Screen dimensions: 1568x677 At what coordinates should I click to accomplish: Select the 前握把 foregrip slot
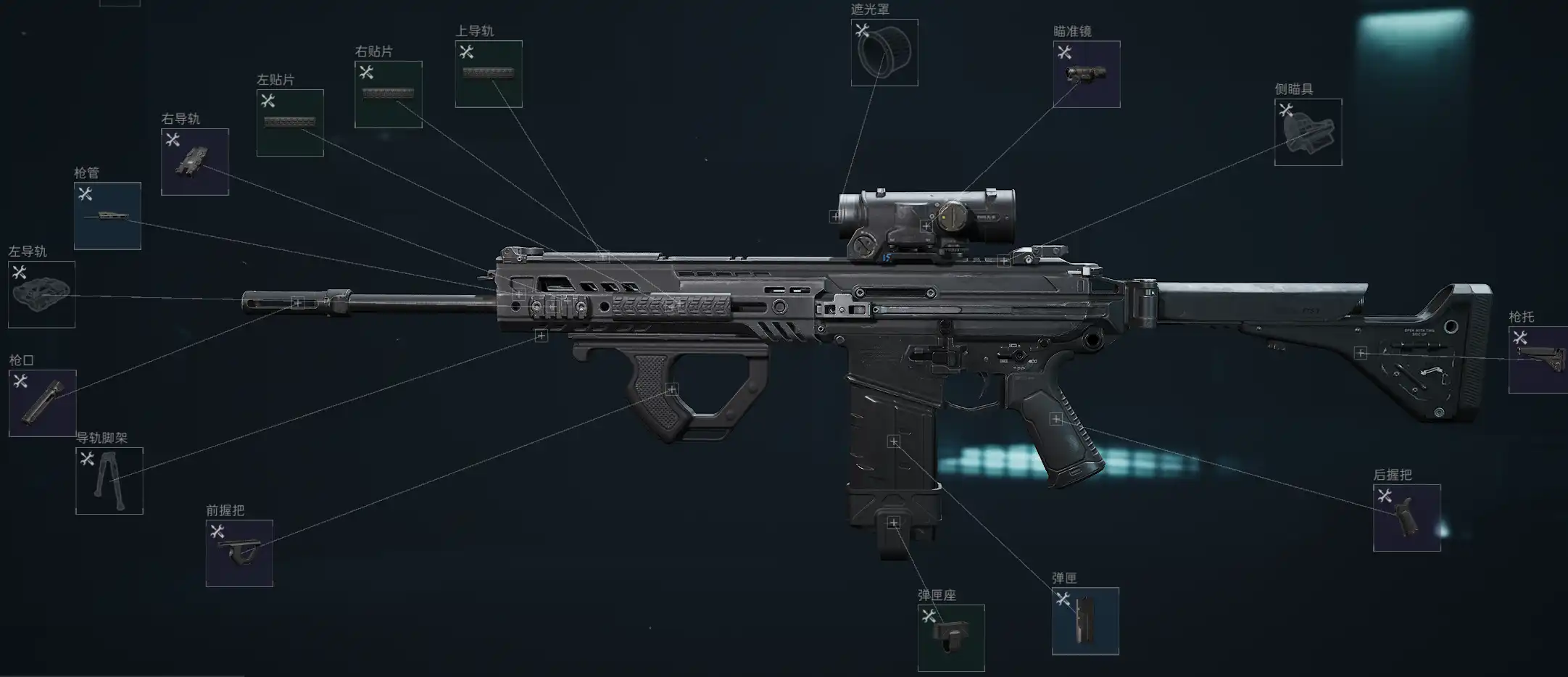pos(239,553)
